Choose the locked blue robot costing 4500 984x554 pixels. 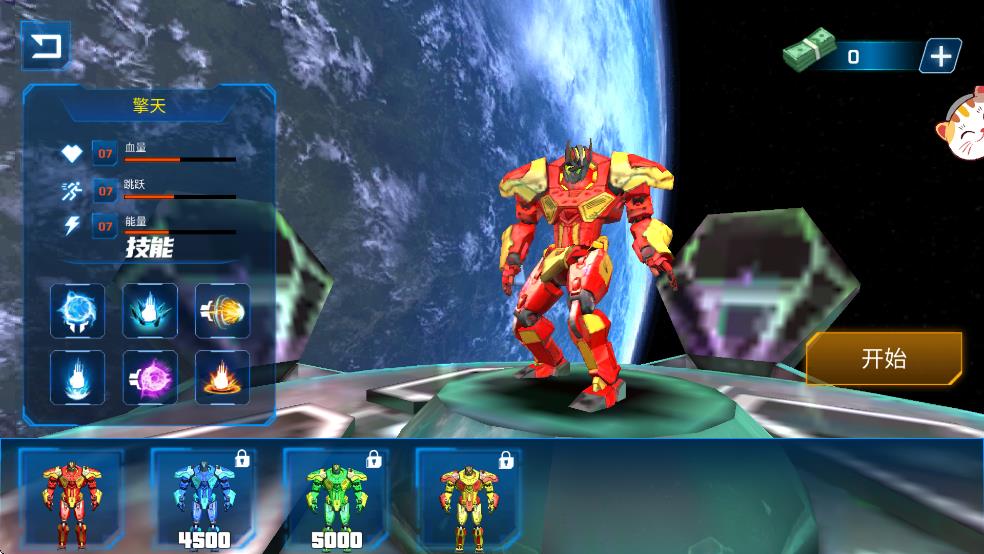[203, 498]
